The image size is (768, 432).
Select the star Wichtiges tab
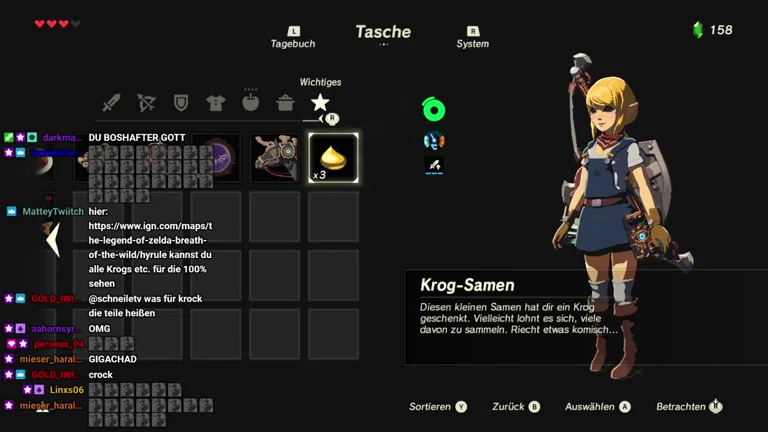click(320, 102)
